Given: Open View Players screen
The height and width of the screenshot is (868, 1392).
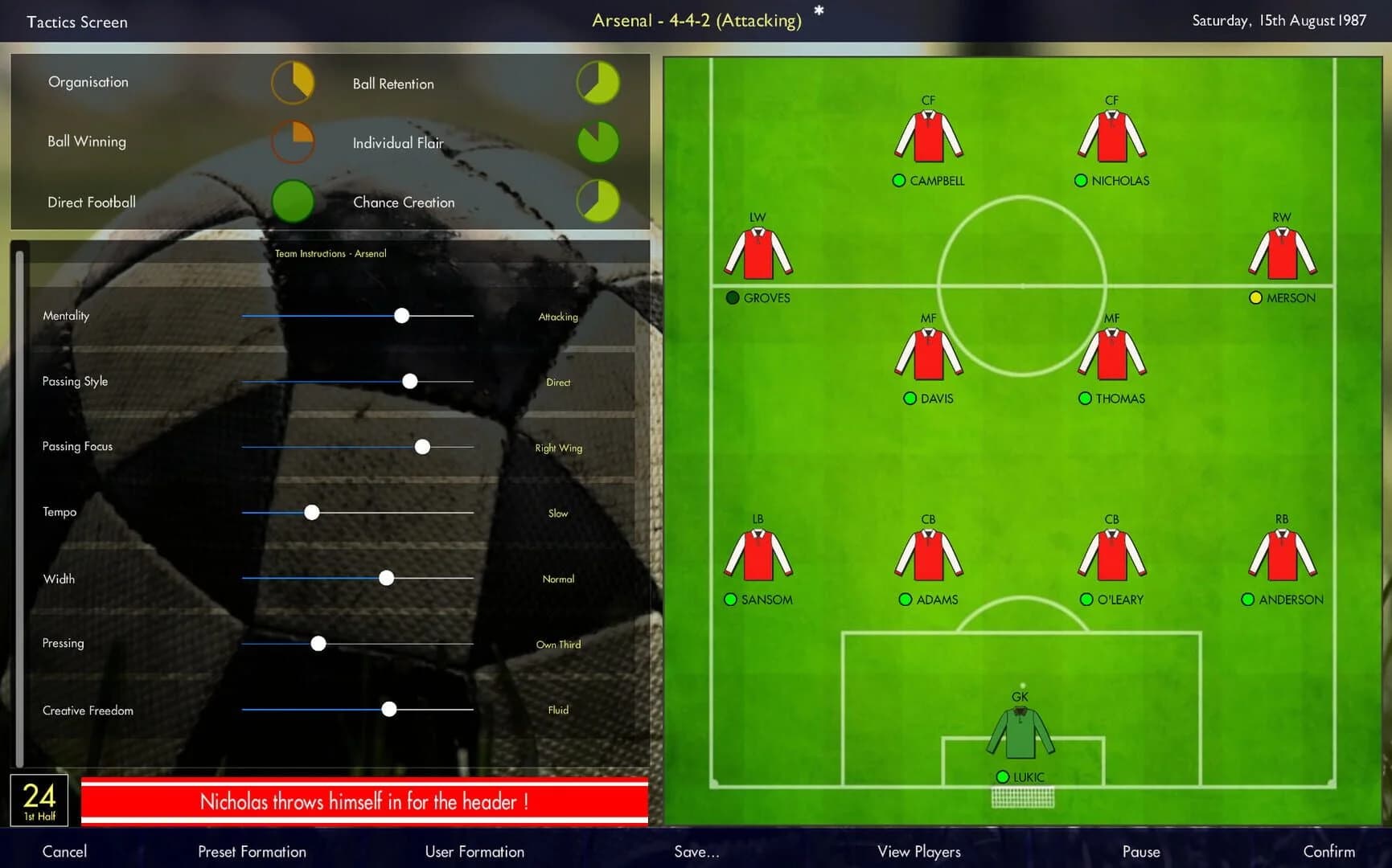Looking at the screenshot, I should tap(918, 851).
